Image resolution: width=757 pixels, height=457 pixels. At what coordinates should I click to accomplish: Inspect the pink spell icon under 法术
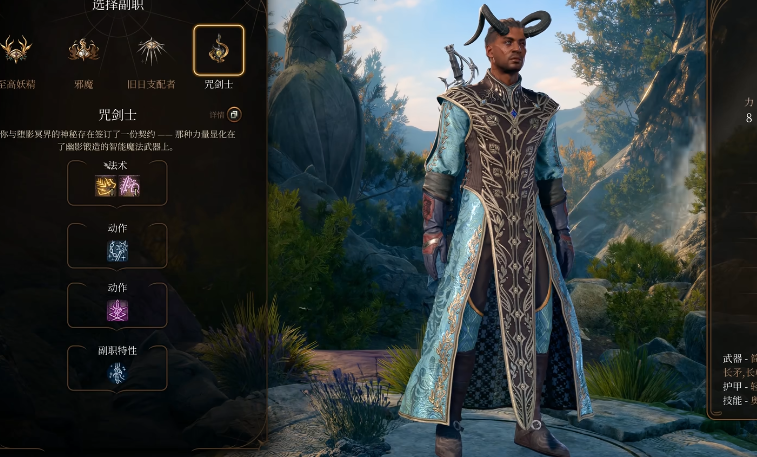(129, 185)
